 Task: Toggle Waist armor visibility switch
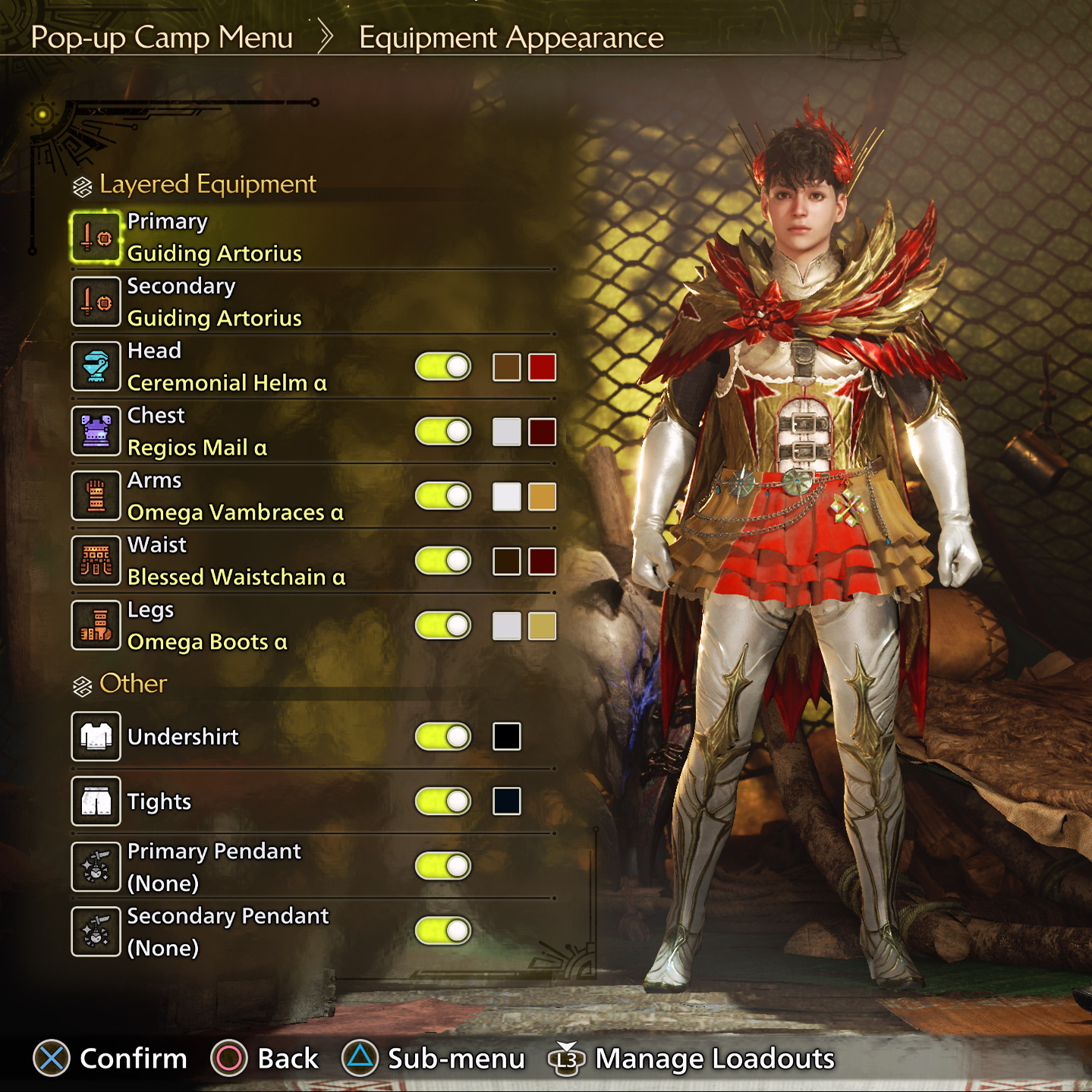tap(443, 562)
